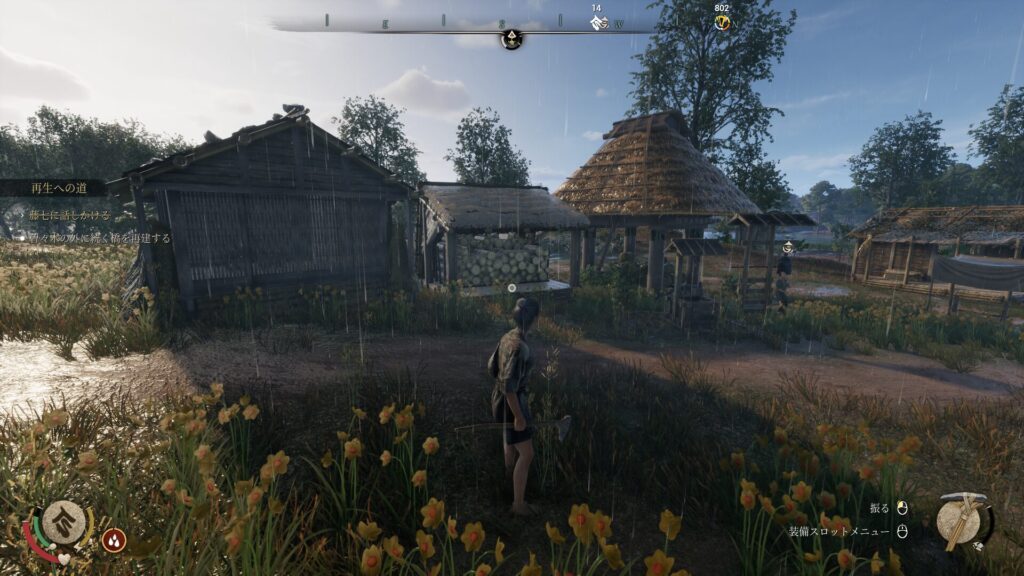Click the compass center direction indicator
The width and height of the screenshot is (1024, 576).
511,38
